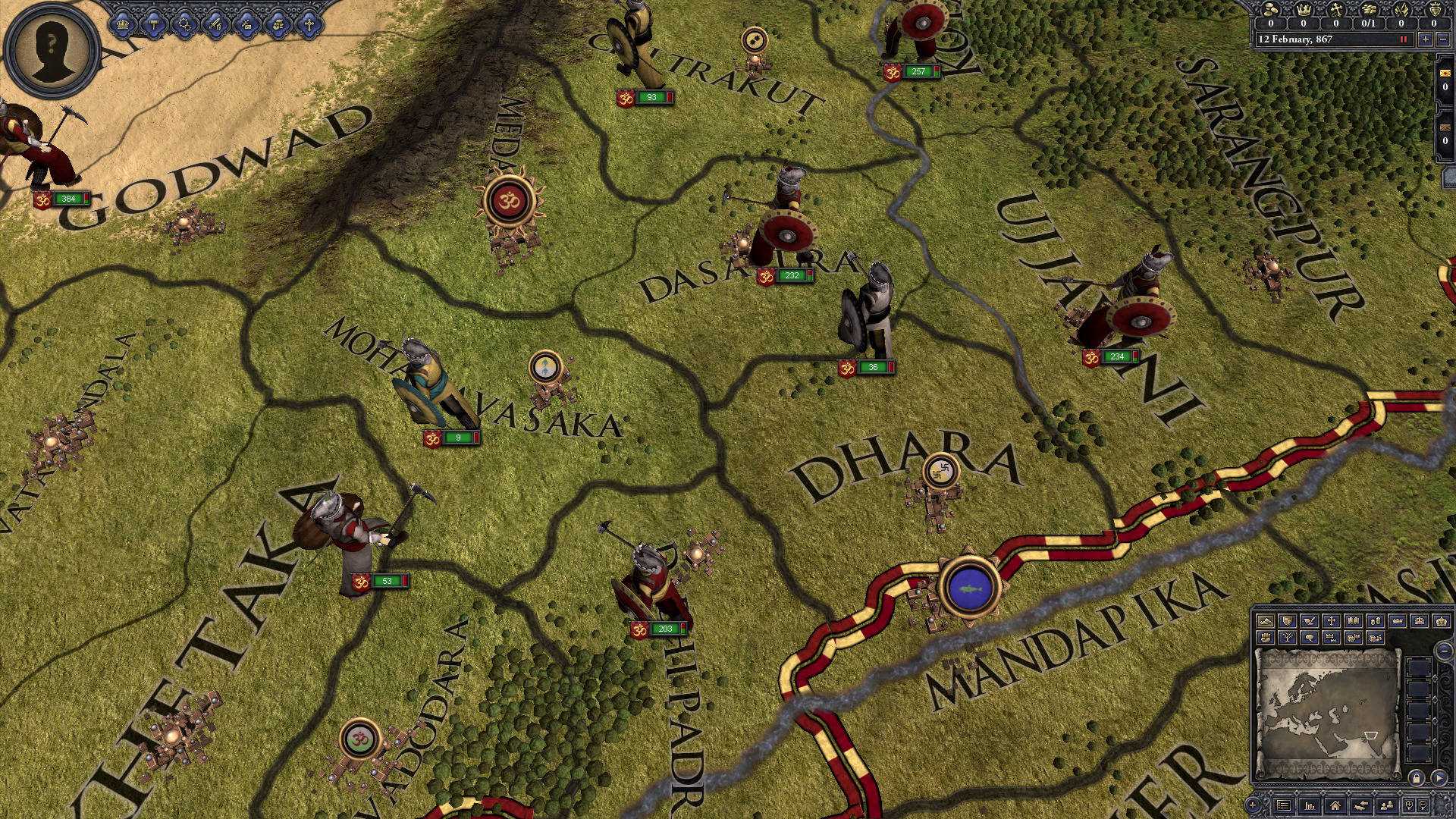Click the go-to-capital home button
Screen dimensions: 1456x819
click(1335, 805)
